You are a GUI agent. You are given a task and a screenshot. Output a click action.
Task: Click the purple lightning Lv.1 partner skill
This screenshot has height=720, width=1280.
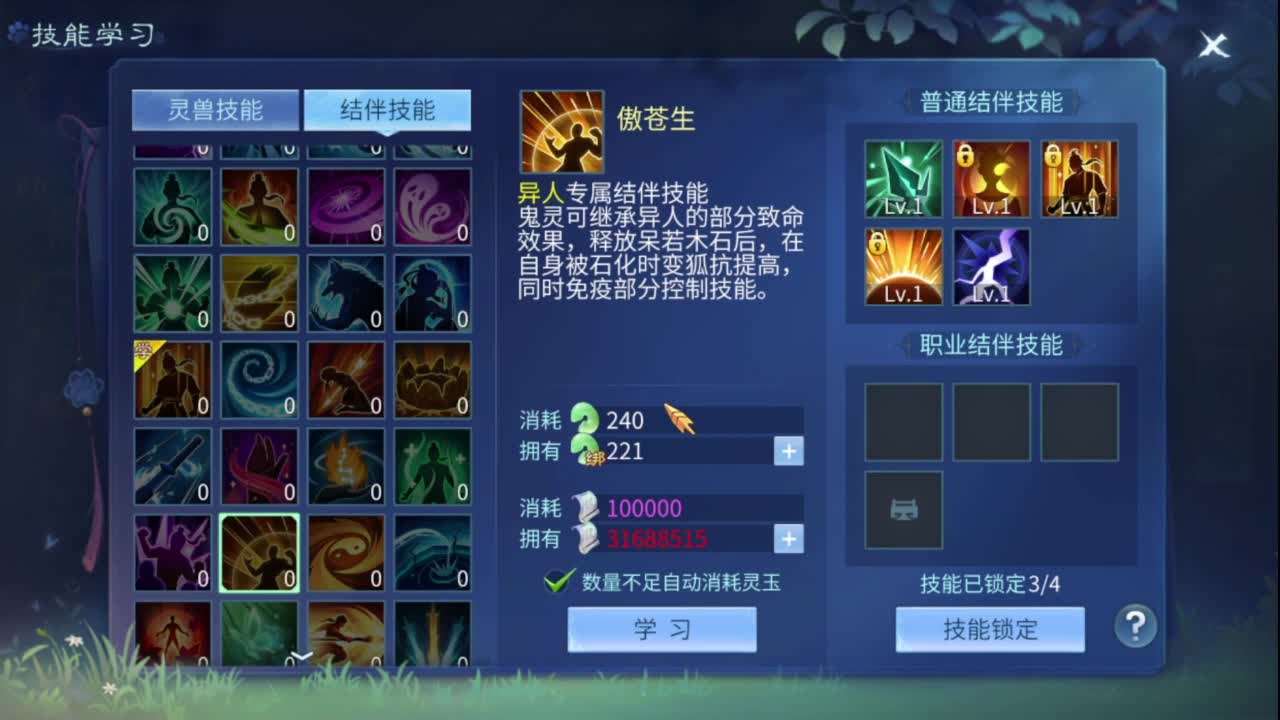[991, 268]
